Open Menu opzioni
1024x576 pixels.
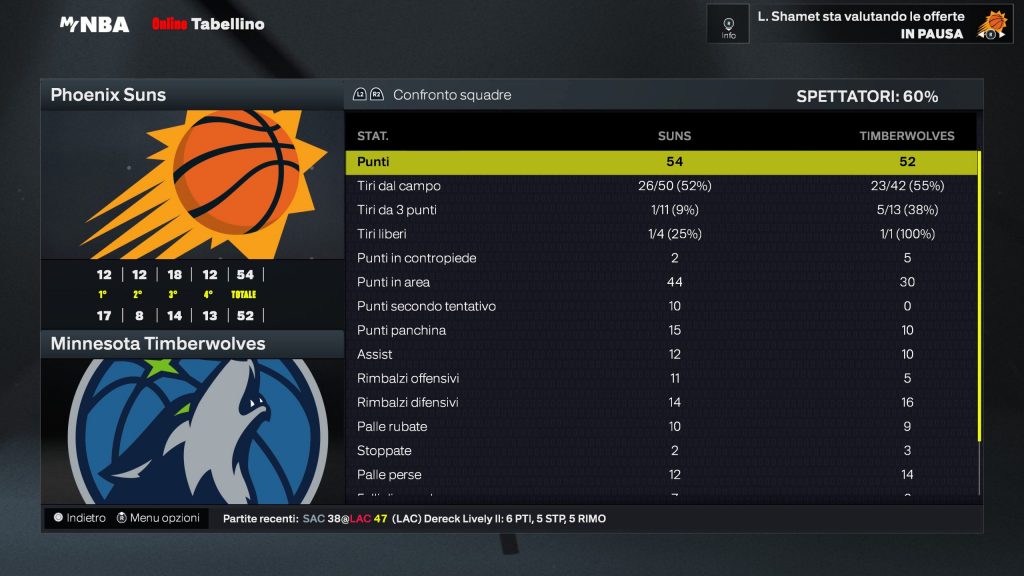coord(158,518)
